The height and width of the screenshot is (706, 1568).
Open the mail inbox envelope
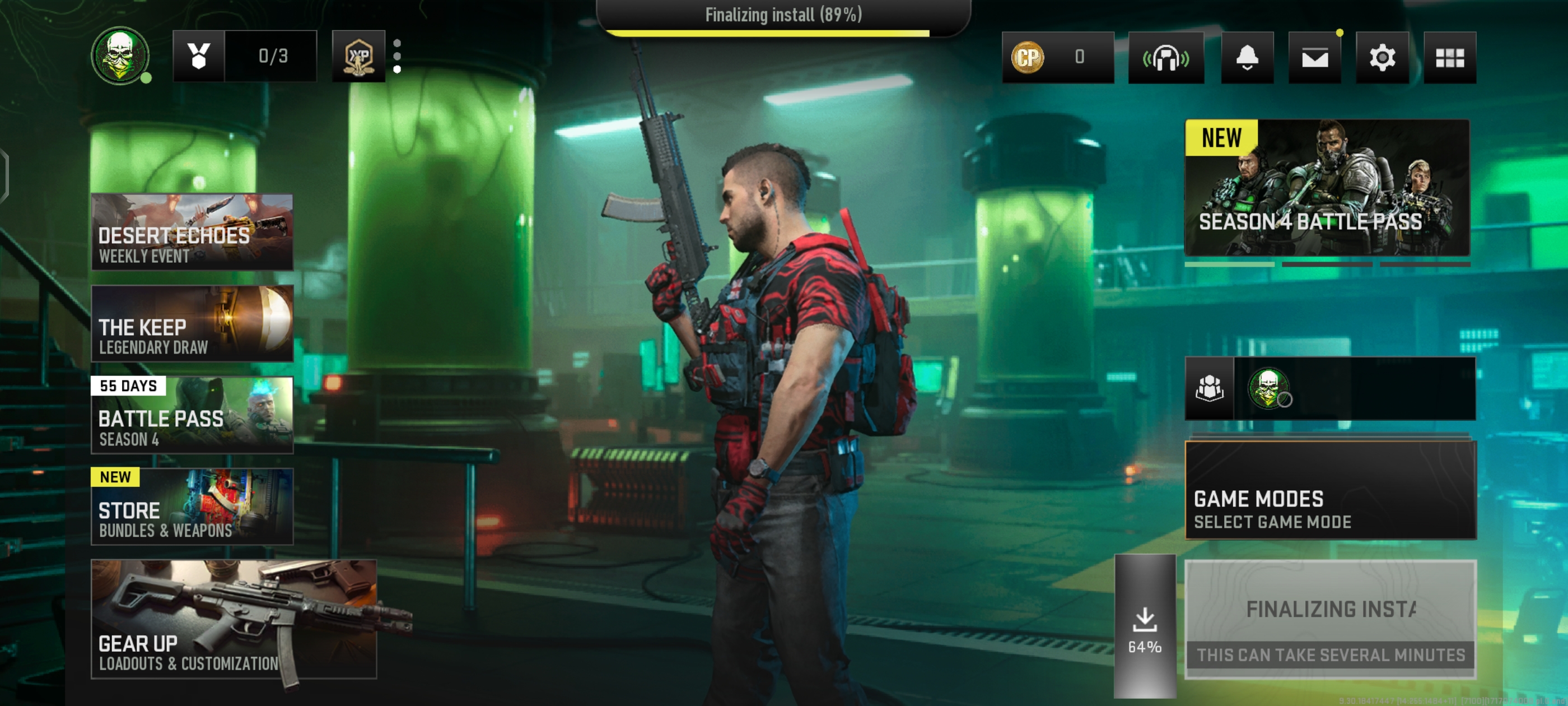click(1314, 57)
